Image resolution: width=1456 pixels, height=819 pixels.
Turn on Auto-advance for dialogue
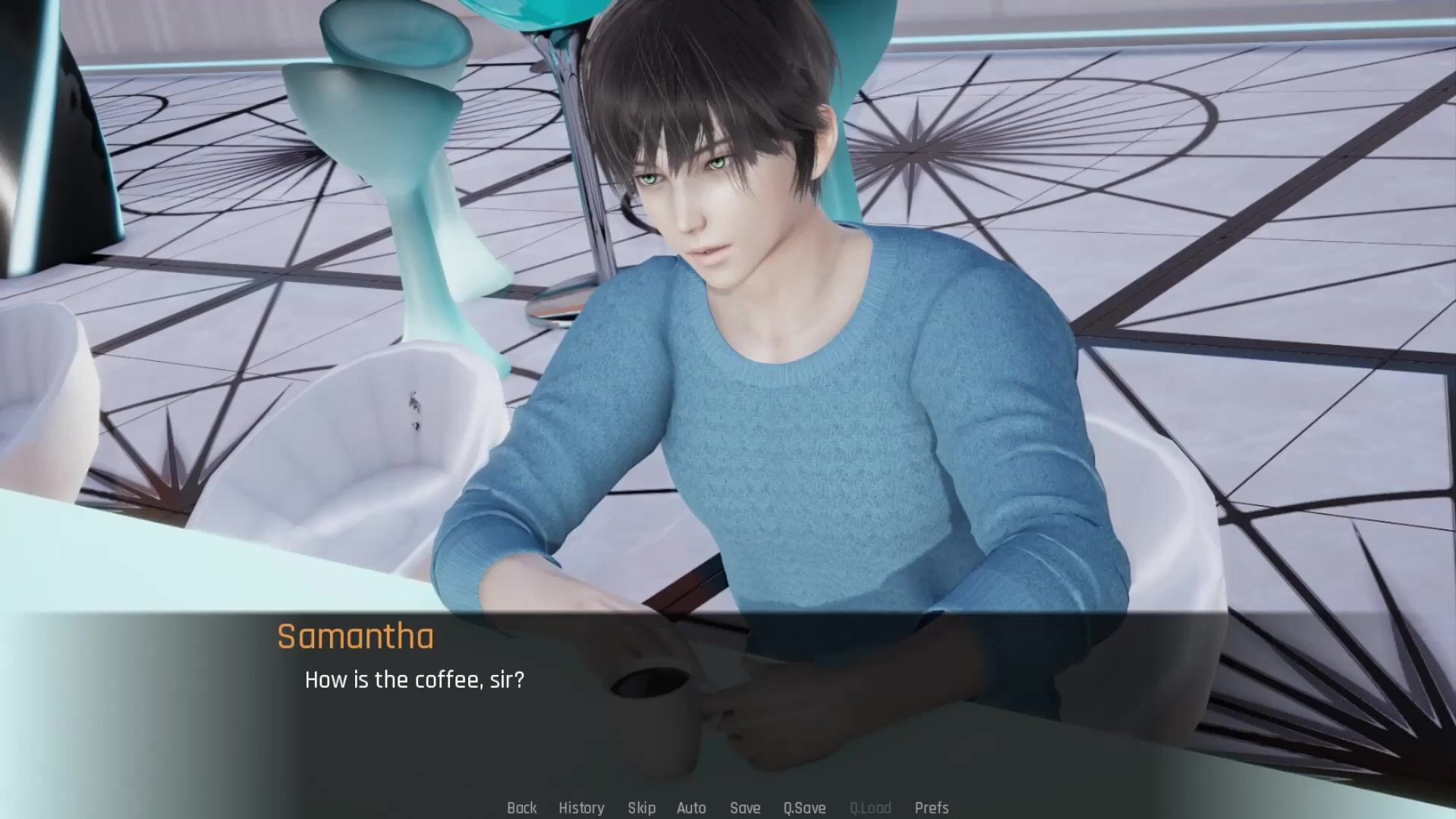point(691,808)
